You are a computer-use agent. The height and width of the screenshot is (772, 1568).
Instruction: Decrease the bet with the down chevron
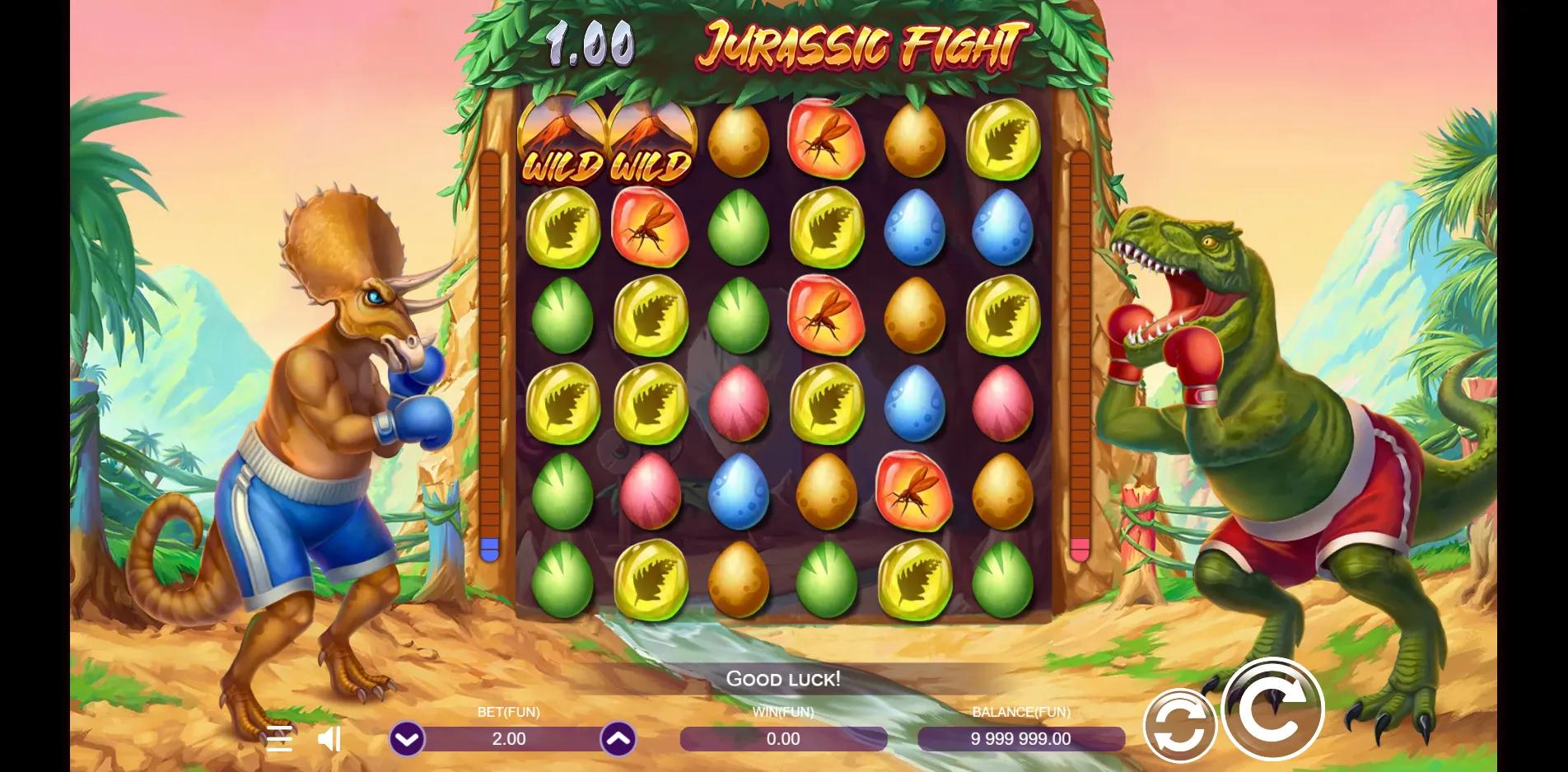[406, 739]
